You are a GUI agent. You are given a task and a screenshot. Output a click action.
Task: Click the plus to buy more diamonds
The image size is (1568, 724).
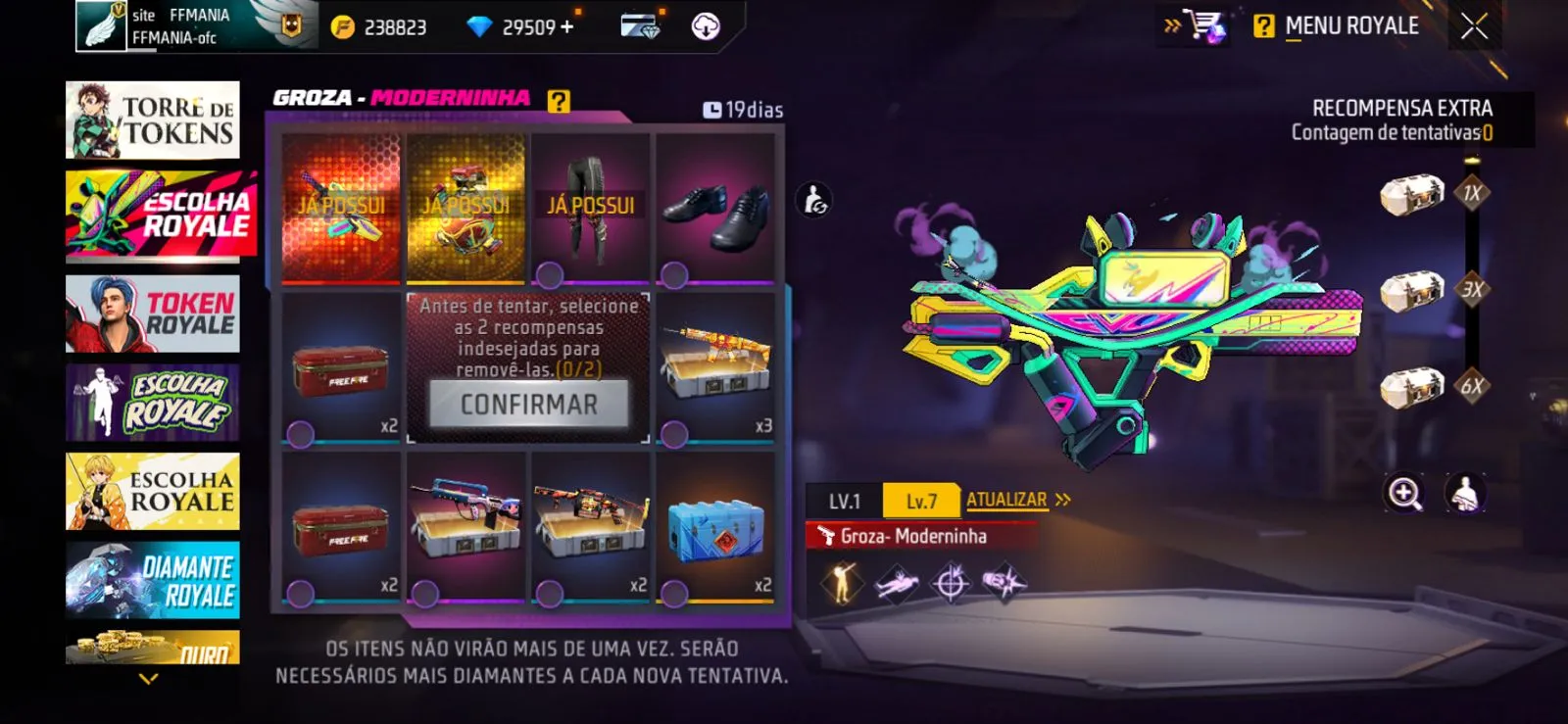[x=566, y=28]
